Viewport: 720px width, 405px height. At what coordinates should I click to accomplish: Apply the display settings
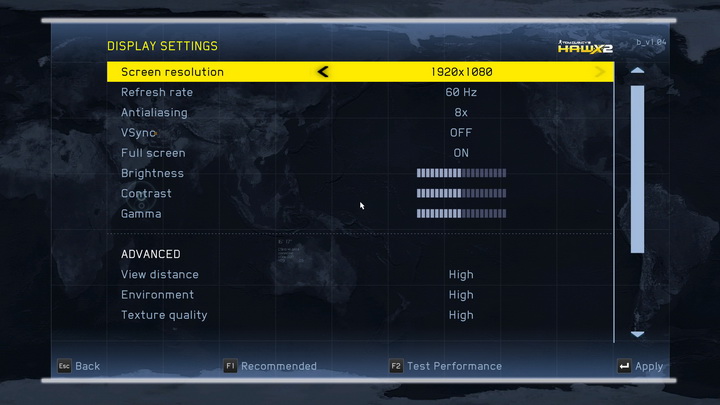click(640, 367)
